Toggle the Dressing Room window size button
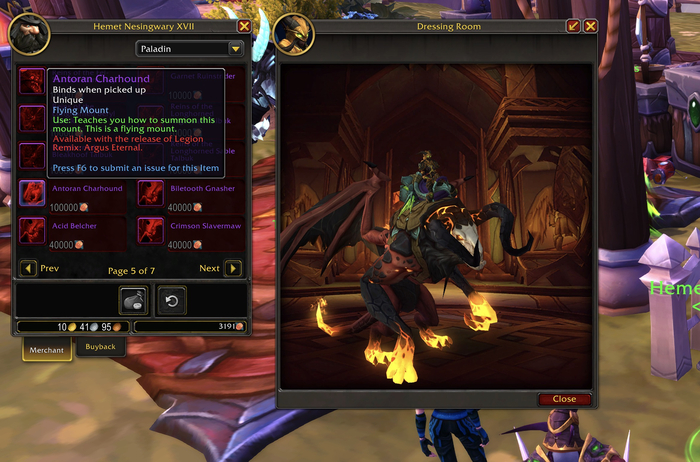The width and height of the screenshot is (700, 462). click(x=573, y=26)
